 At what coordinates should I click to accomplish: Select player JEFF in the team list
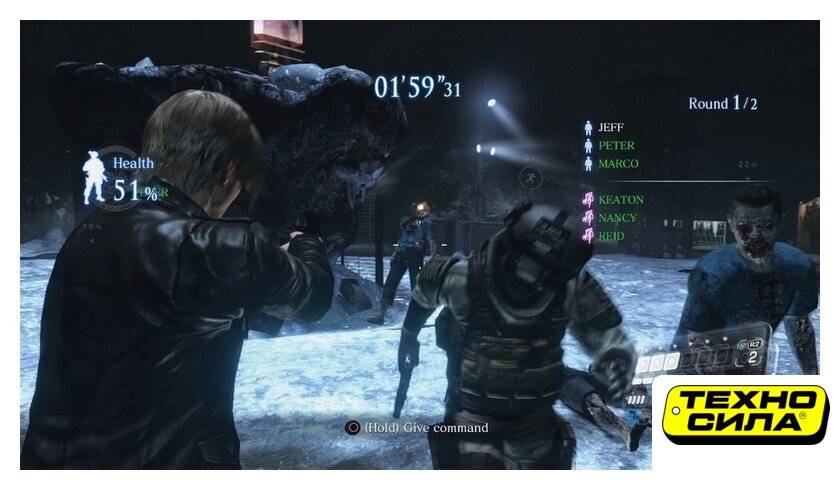610,128
